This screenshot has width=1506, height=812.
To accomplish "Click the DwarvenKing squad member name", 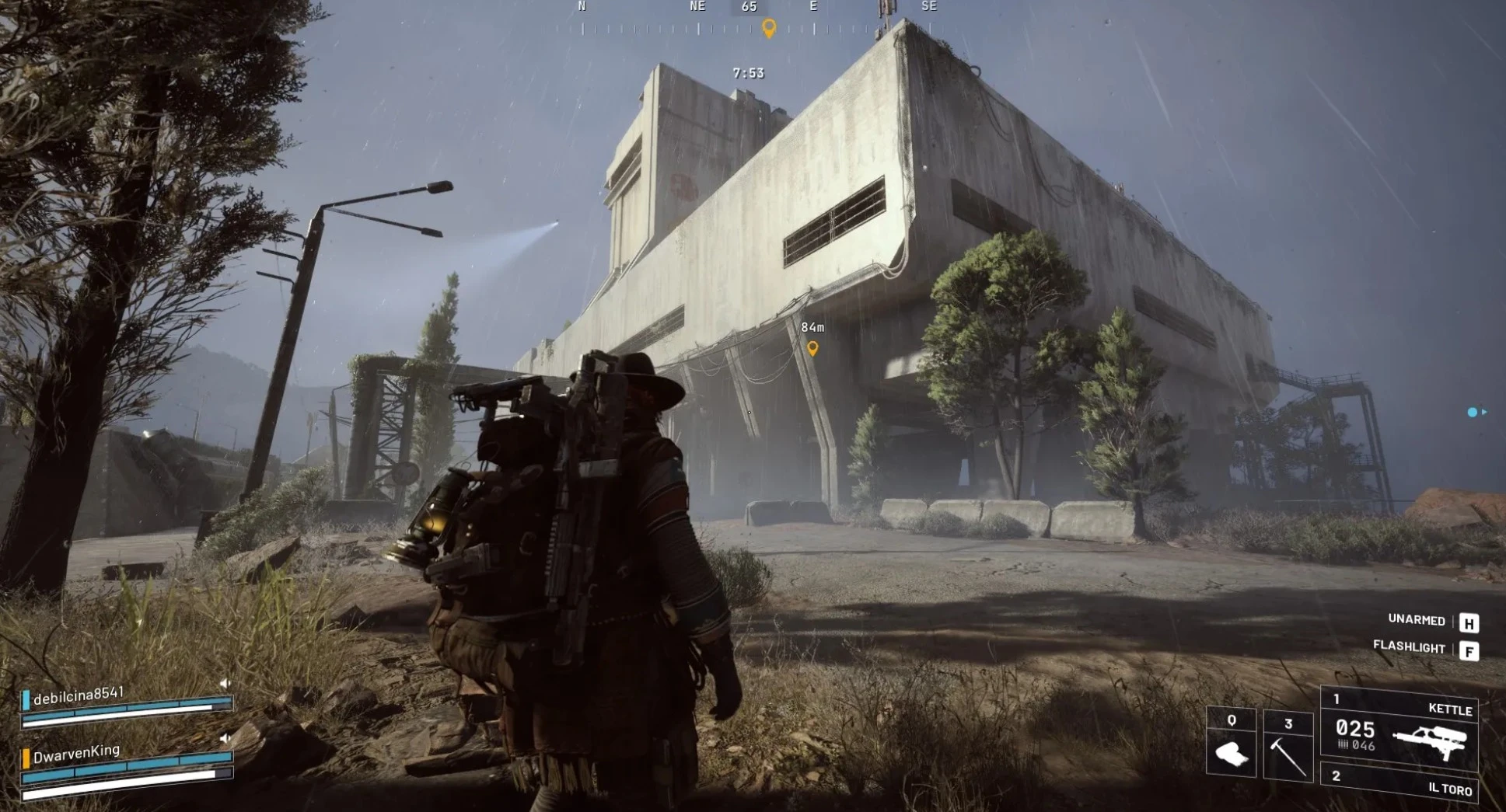I will (x=76, y=752).
